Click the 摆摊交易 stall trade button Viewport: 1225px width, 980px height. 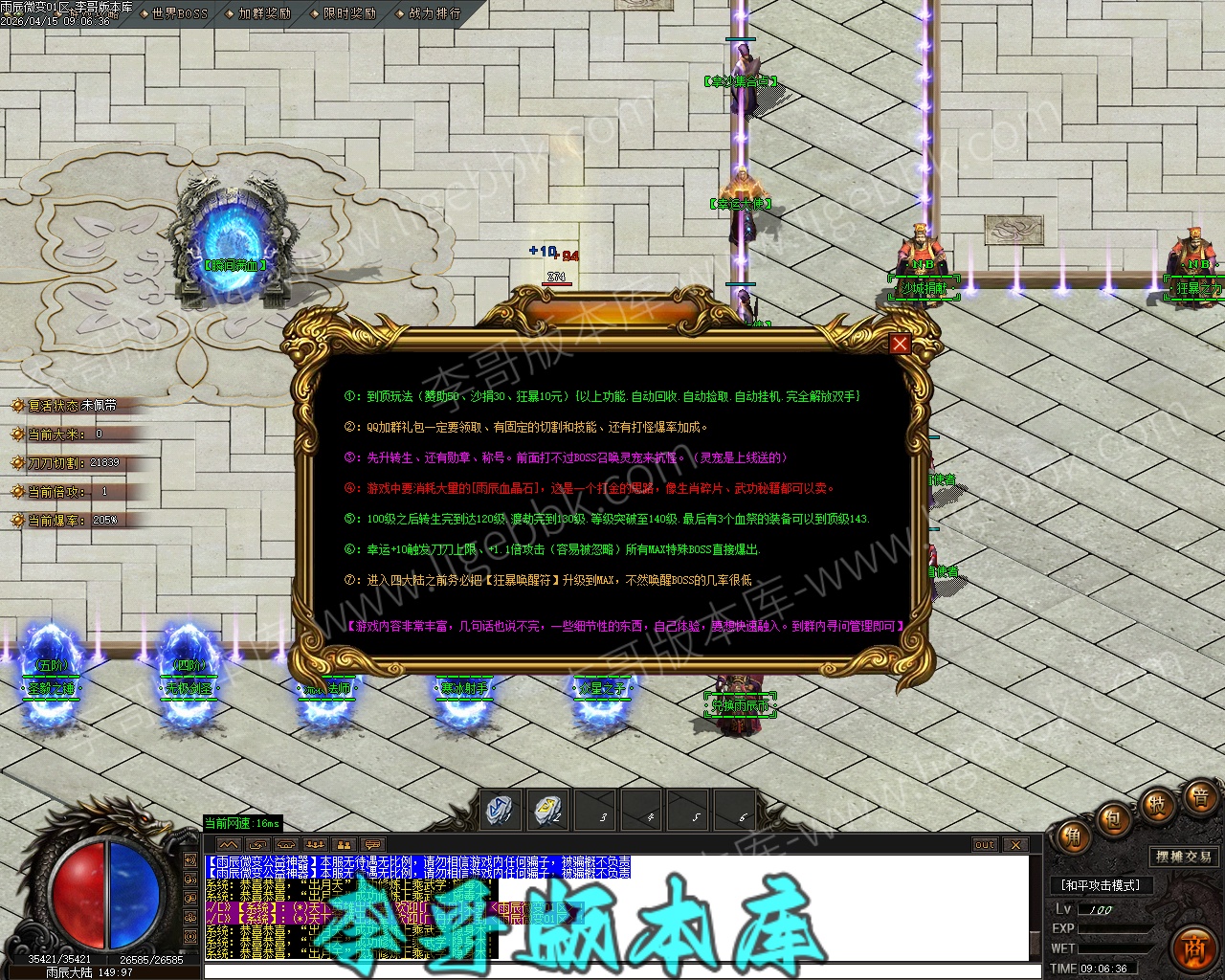(1184, 857)
